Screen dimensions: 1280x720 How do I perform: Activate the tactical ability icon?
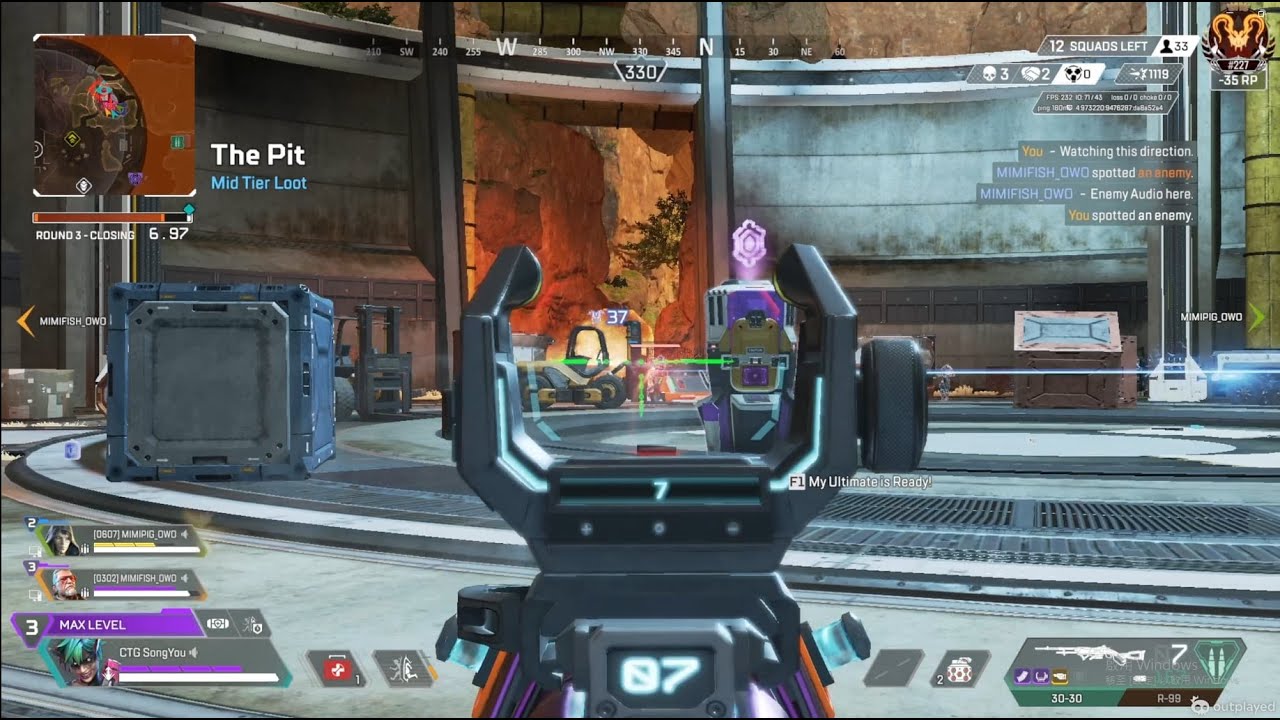(x=403, y=669)
